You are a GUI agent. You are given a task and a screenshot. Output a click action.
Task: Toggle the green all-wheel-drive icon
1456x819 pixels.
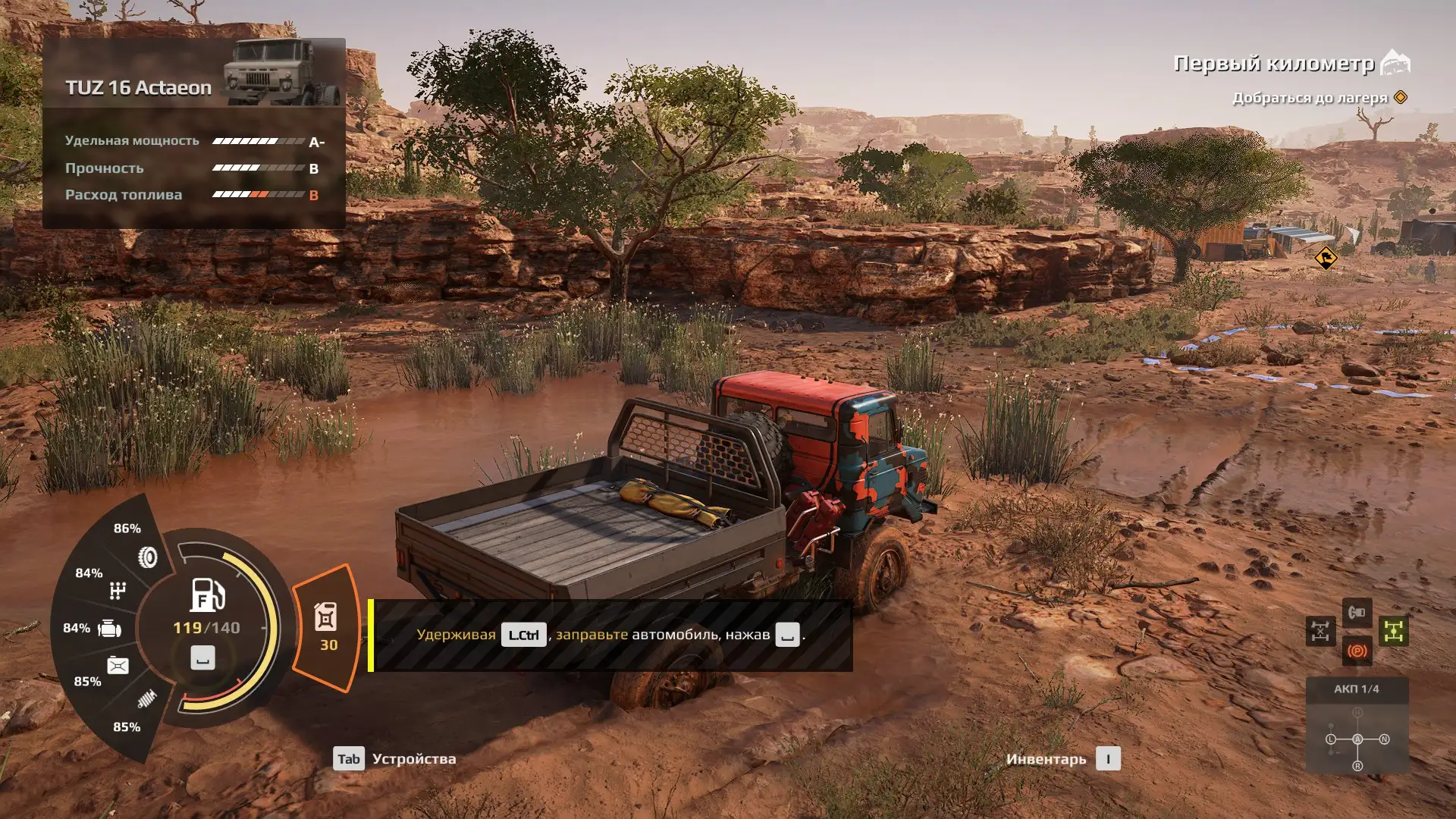pos(1394,631)
